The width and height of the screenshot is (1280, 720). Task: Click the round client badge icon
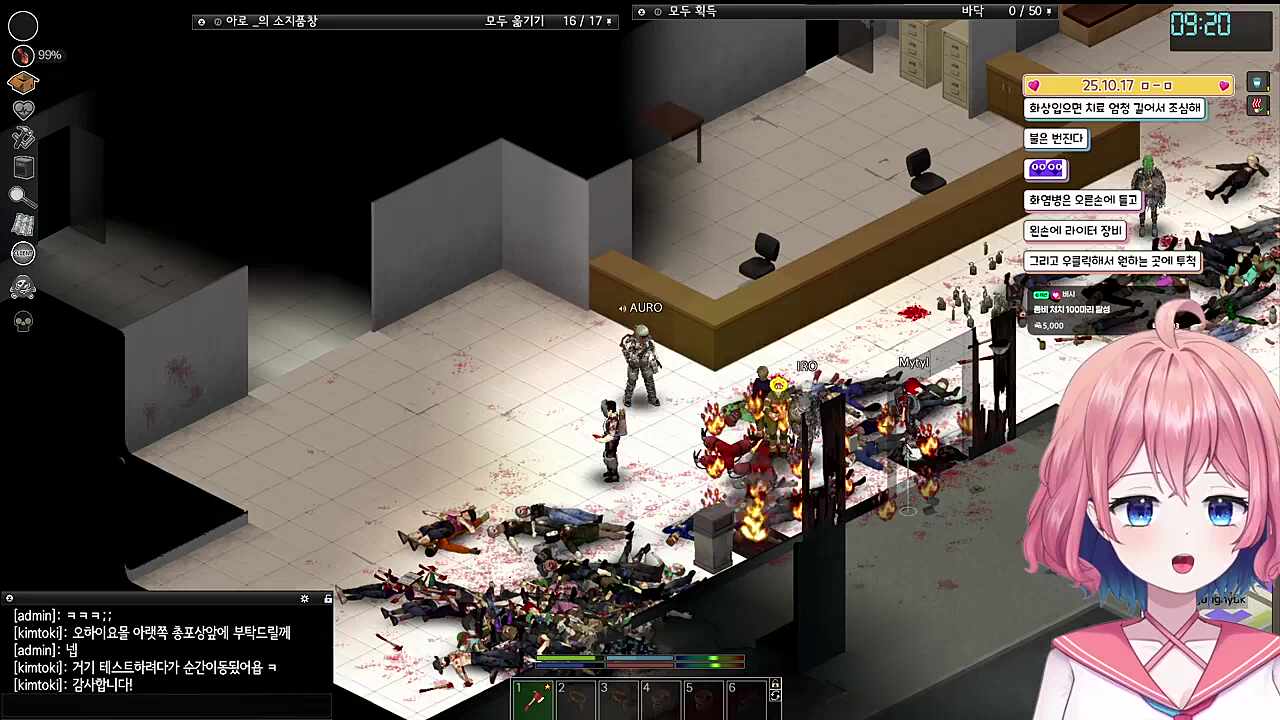(x=23, y=254)
